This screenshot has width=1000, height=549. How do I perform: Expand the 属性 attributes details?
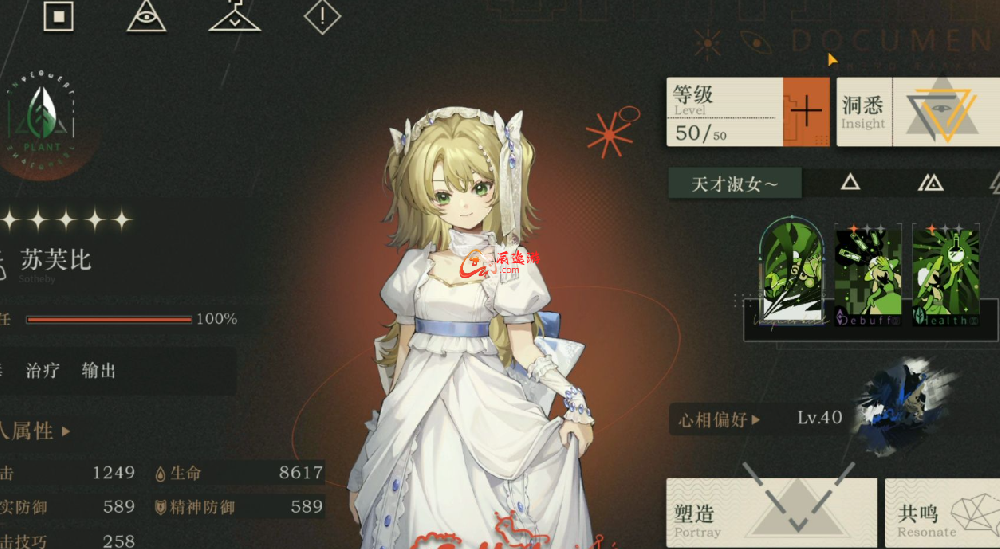point(40,431)
